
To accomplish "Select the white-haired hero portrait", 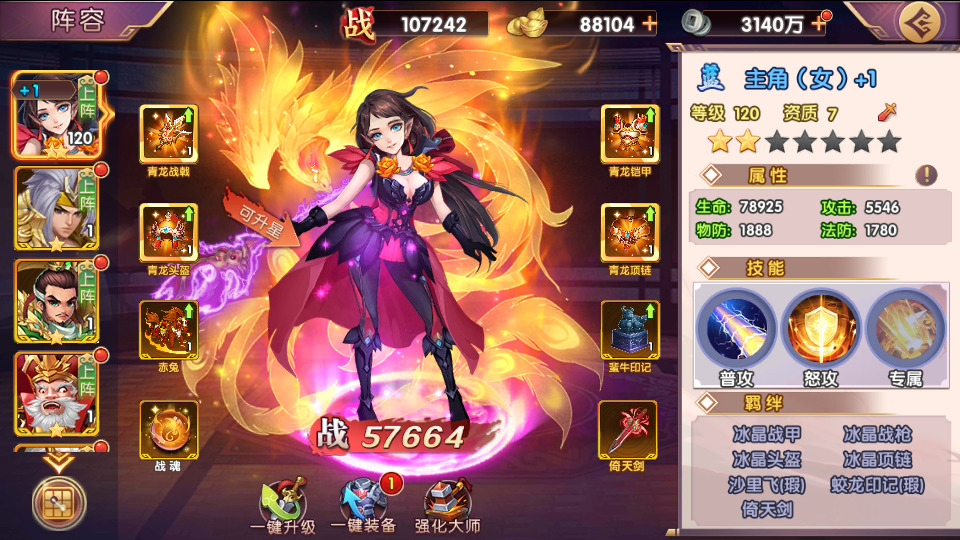I will click(48, 208).
